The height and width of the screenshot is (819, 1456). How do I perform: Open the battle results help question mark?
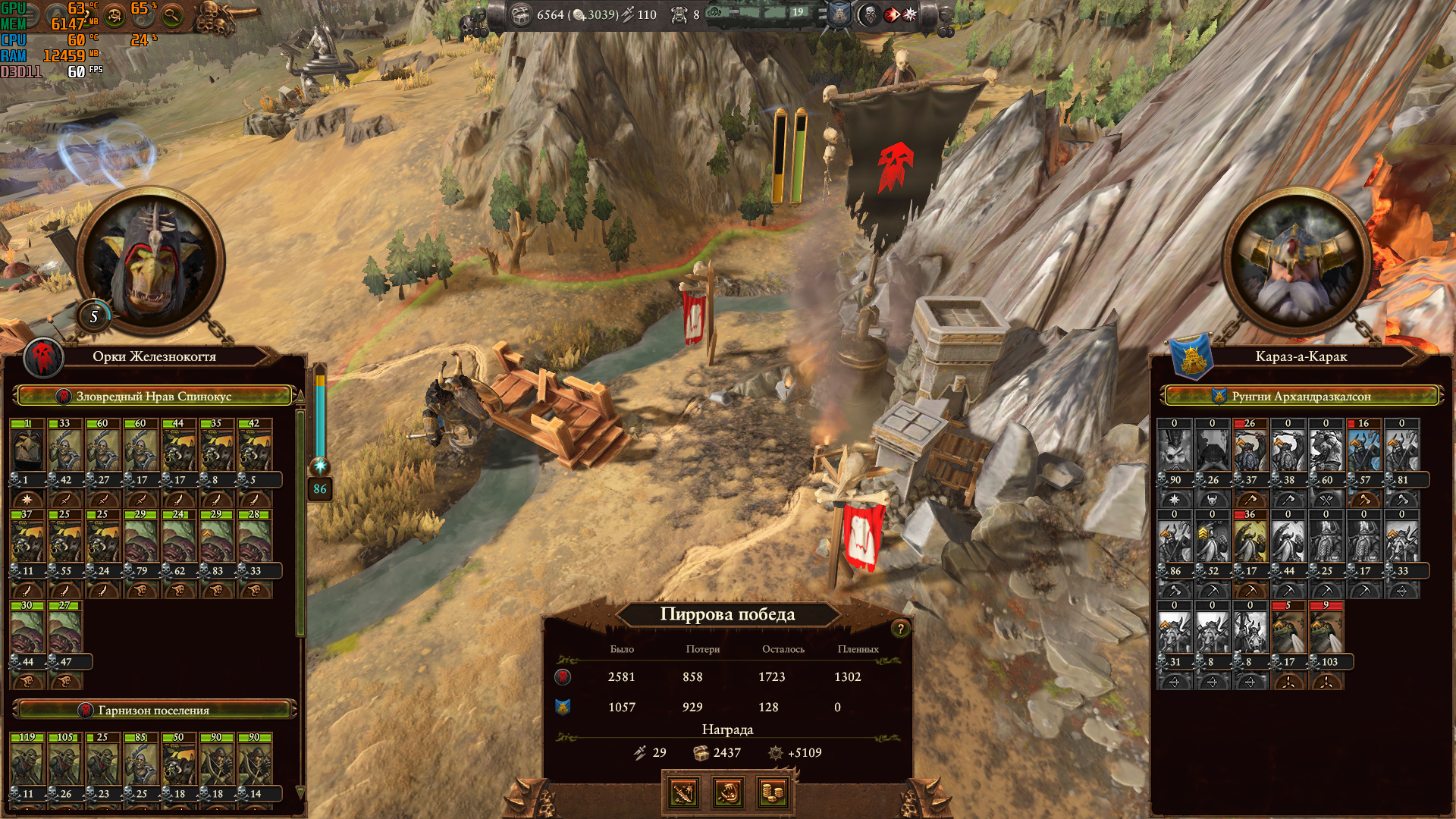coord(900,629)
